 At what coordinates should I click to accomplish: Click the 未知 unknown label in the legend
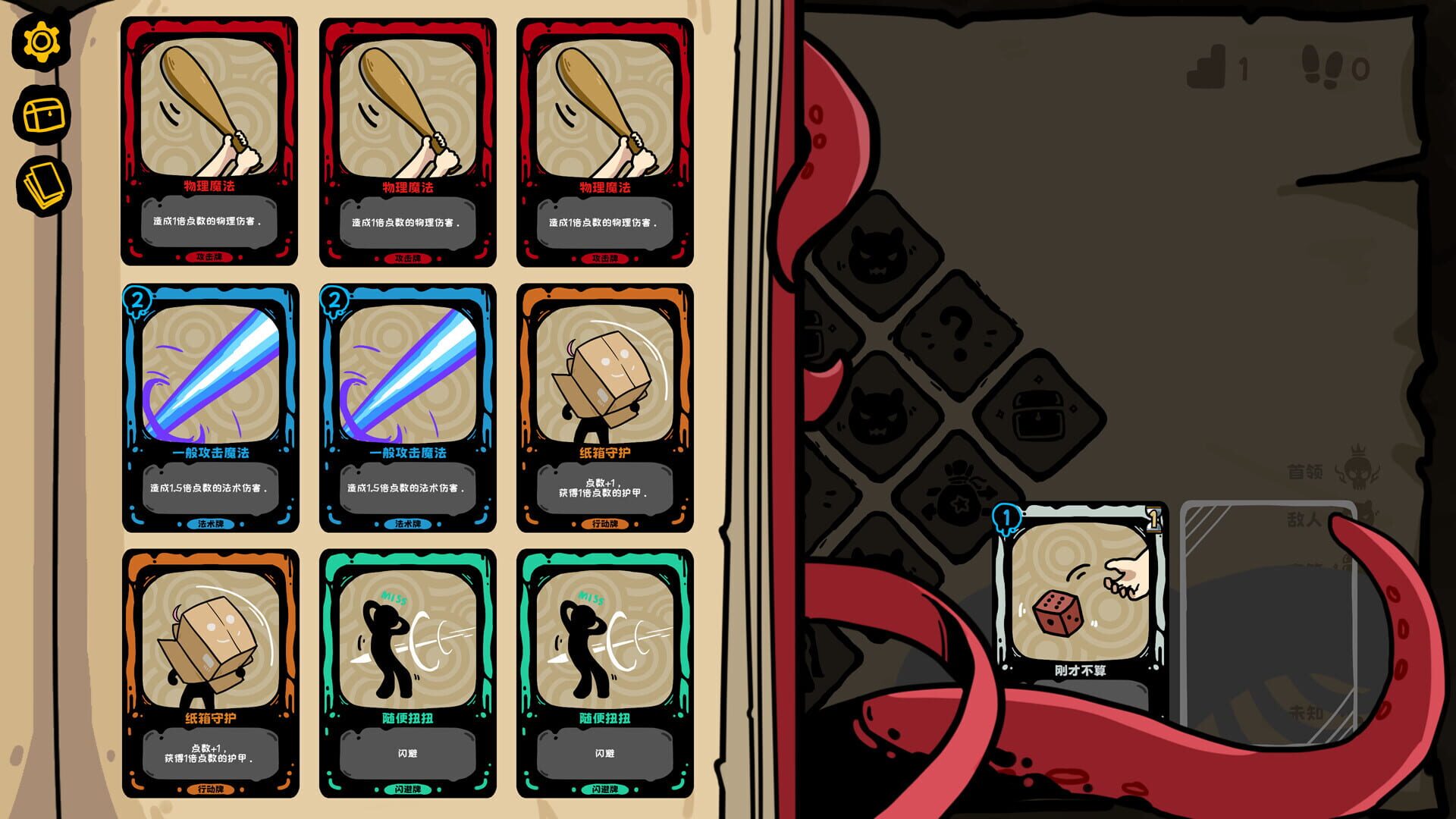1305,713
